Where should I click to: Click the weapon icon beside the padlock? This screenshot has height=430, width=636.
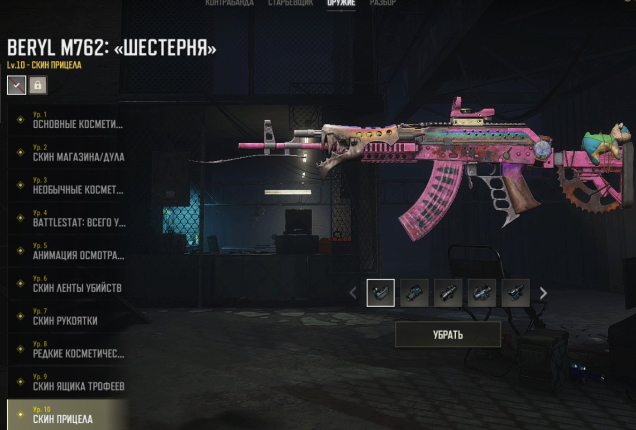pos(16,86)
